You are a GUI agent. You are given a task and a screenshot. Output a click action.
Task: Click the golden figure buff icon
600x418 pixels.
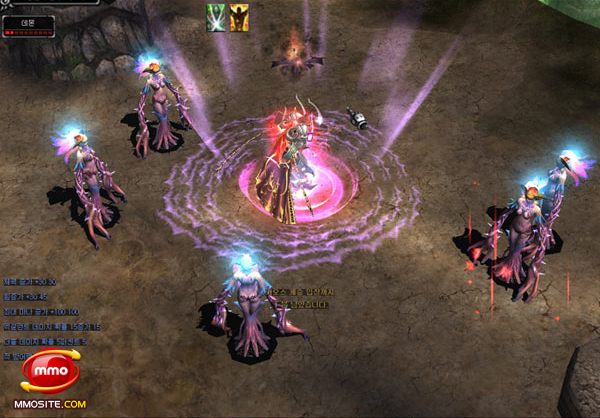tap(240, 17)
